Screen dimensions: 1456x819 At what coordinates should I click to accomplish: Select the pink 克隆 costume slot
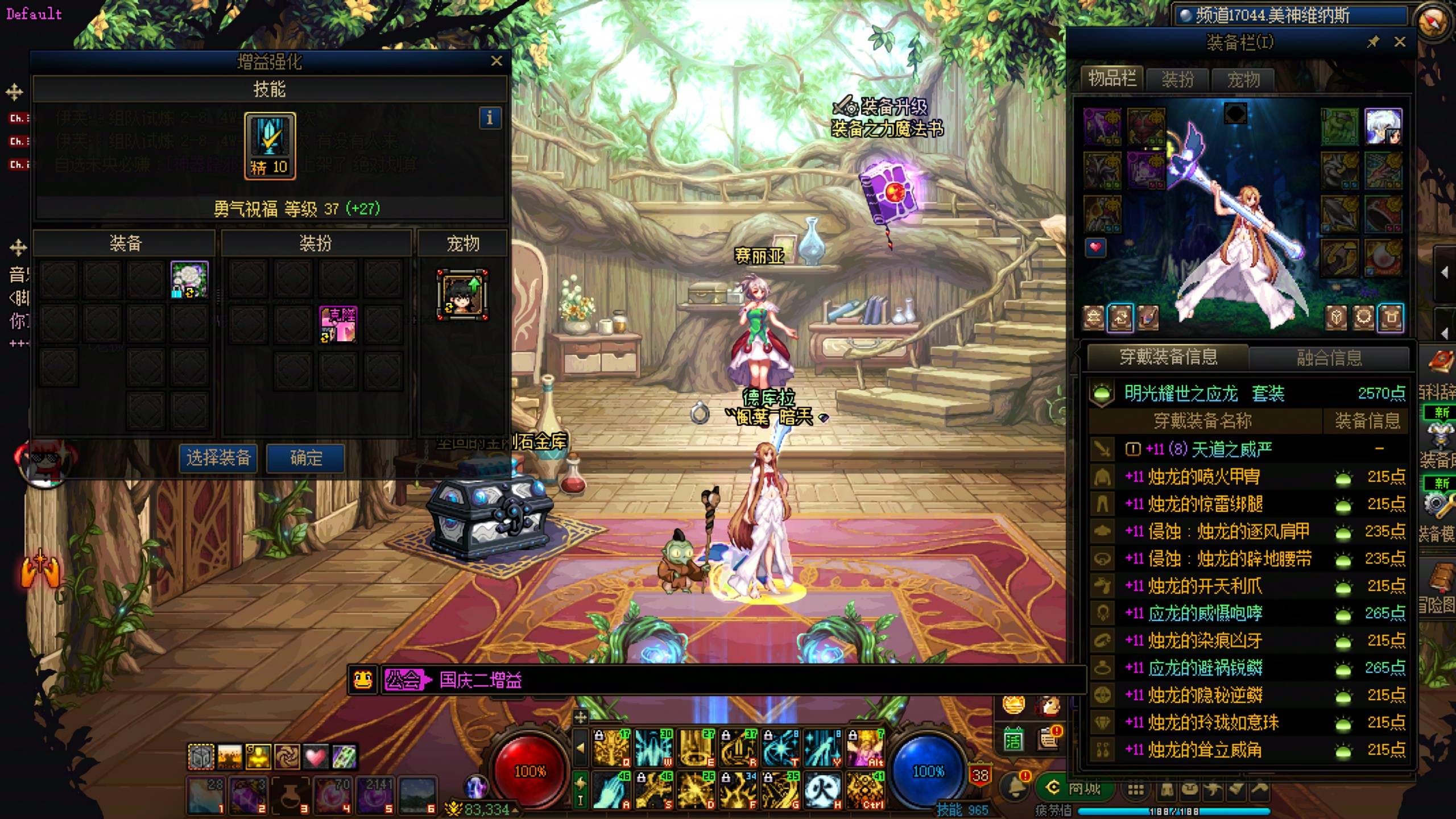pyautogui.click(x=338, y=324)
